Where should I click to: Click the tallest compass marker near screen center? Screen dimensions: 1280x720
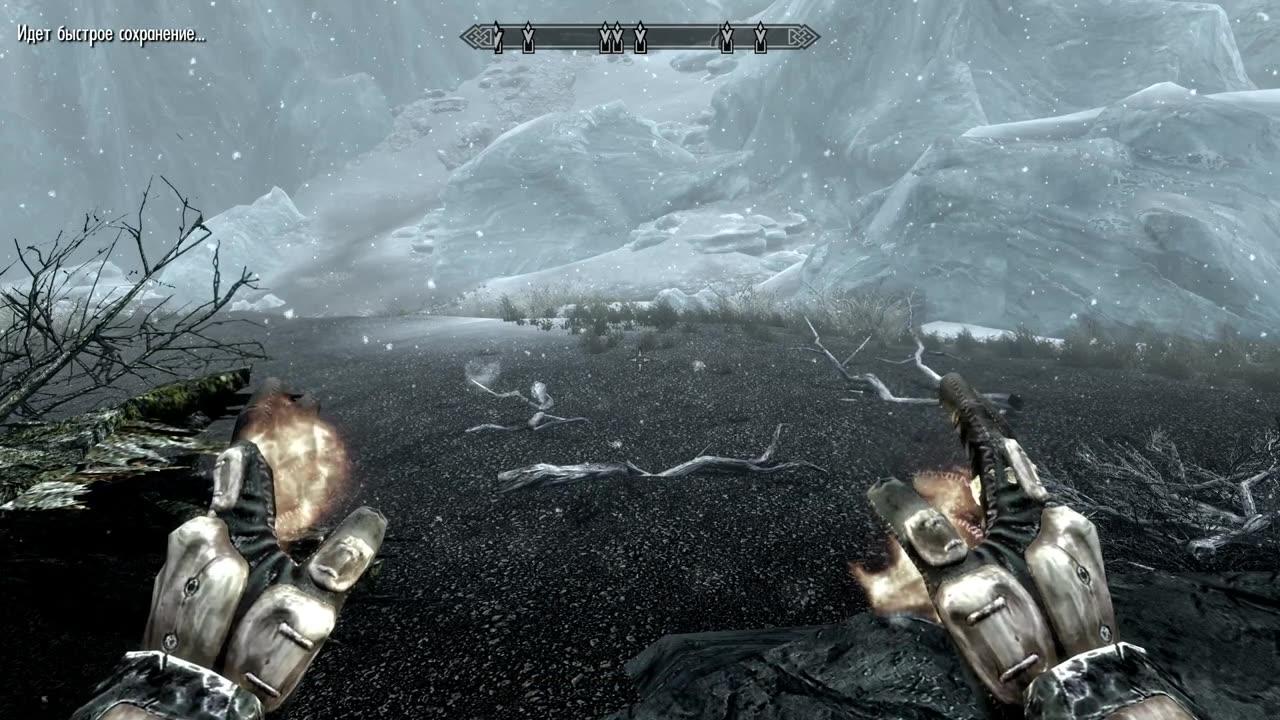(640, 37)
